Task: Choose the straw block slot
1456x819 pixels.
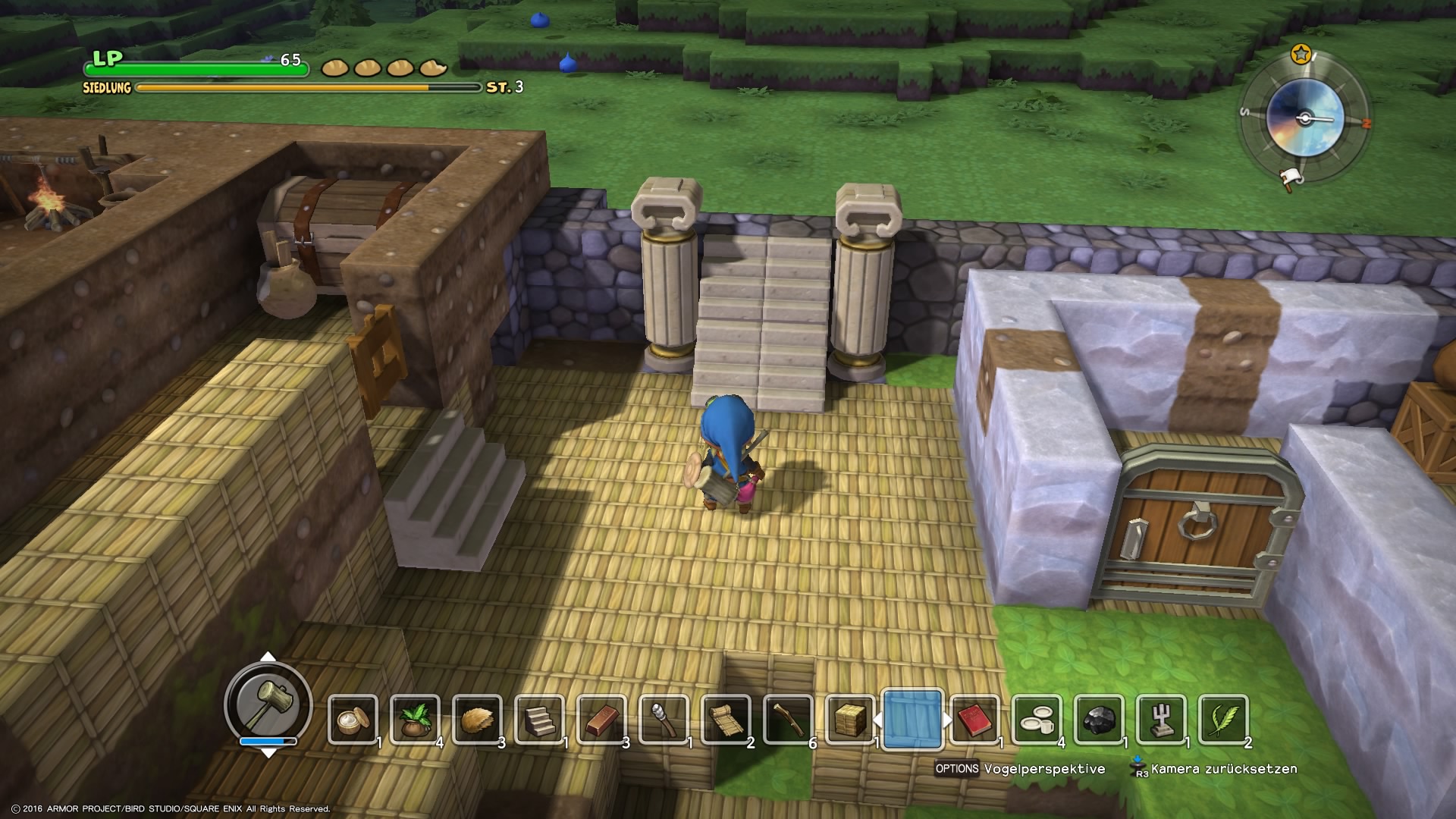Action: 850,720
